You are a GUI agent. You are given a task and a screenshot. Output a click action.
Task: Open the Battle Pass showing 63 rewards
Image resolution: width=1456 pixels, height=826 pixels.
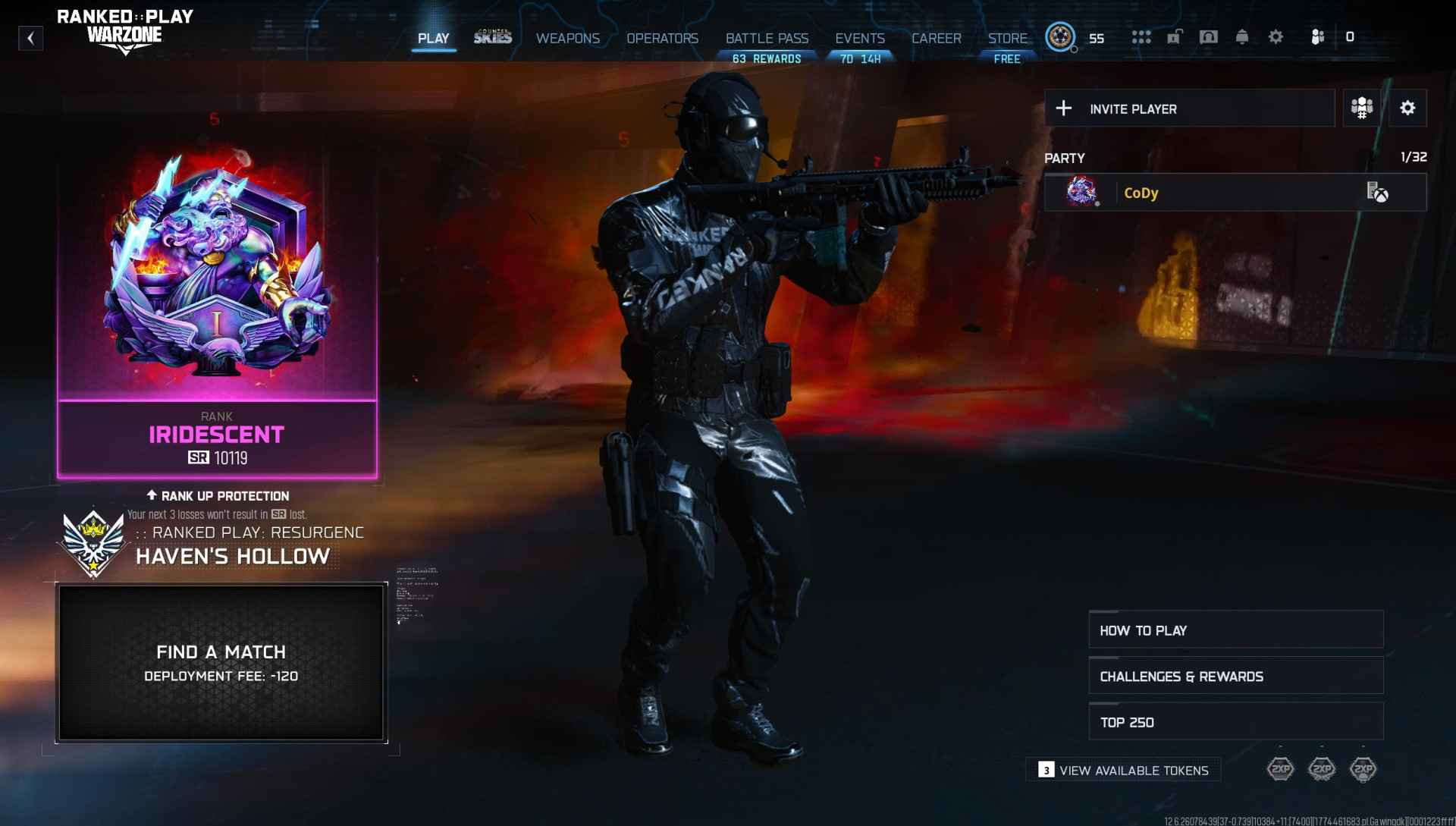(x=766, y=38)
